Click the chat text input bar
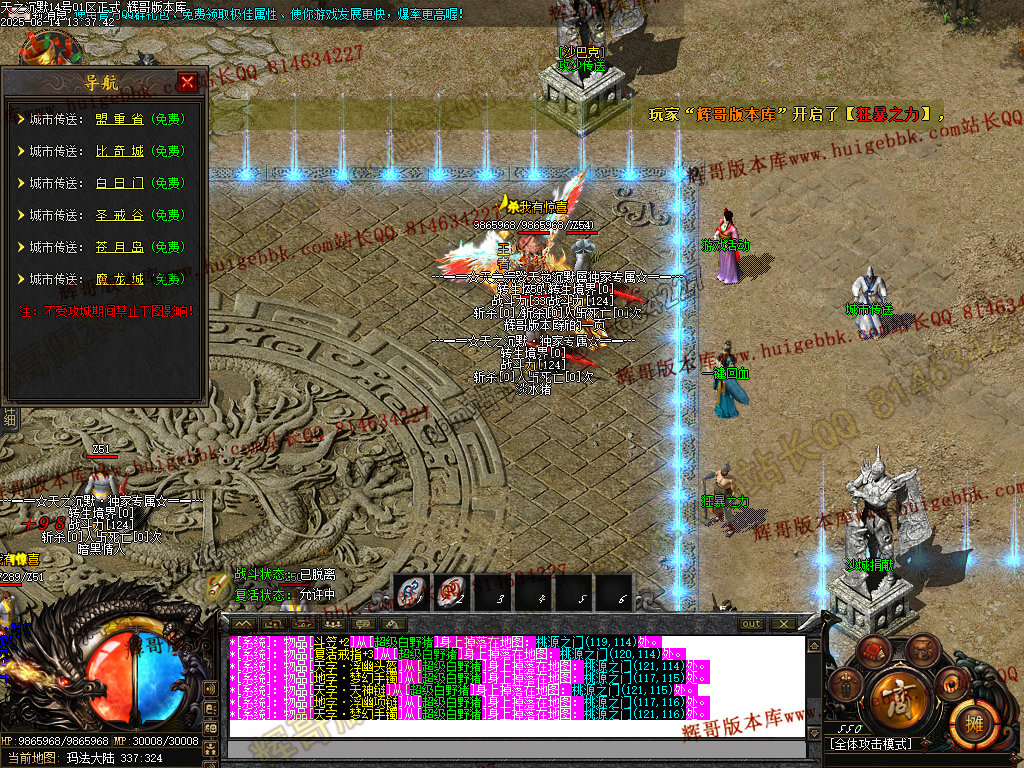Screen dimensions: 1024x768 tap(516, 750)
